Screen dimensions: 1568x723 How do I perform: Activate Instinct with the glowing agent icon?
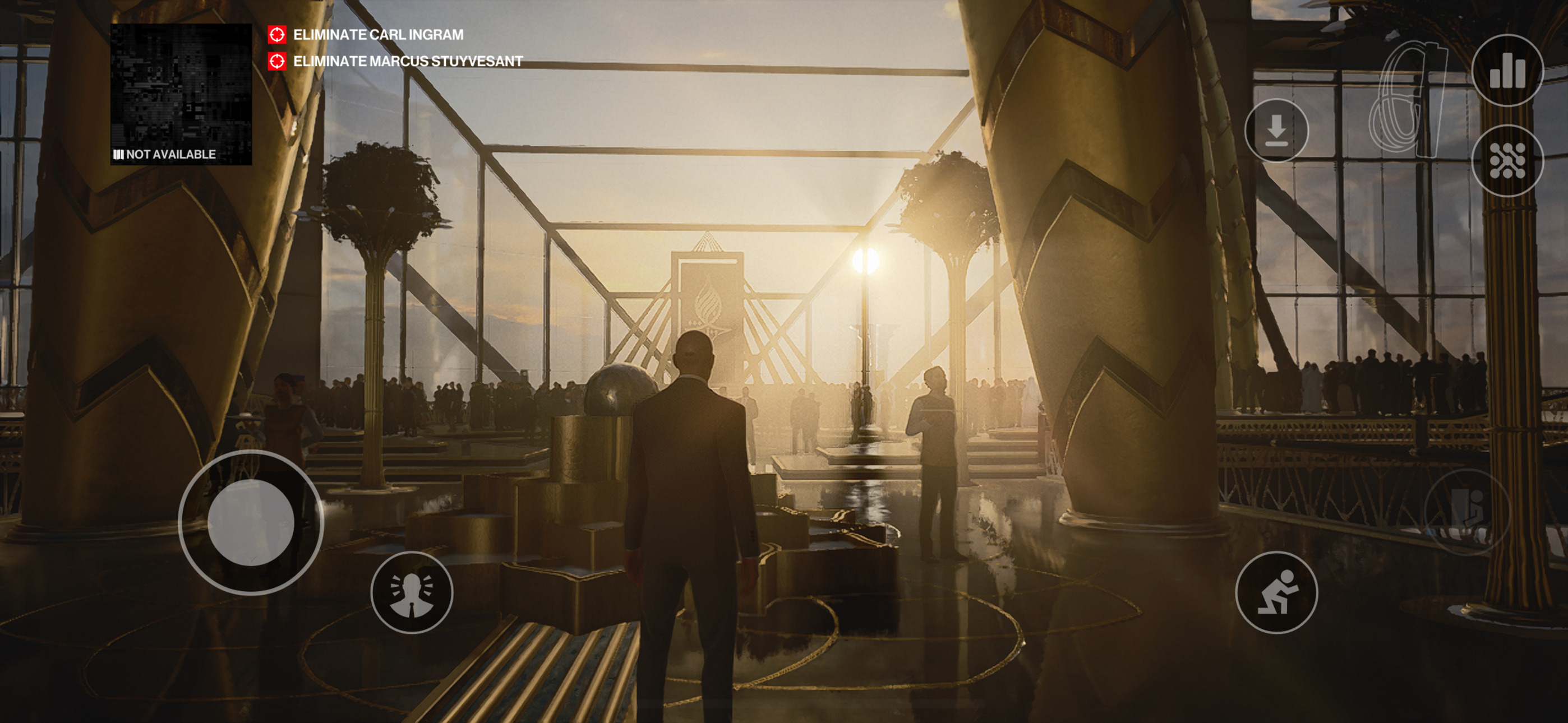click(x=412, y=592)
